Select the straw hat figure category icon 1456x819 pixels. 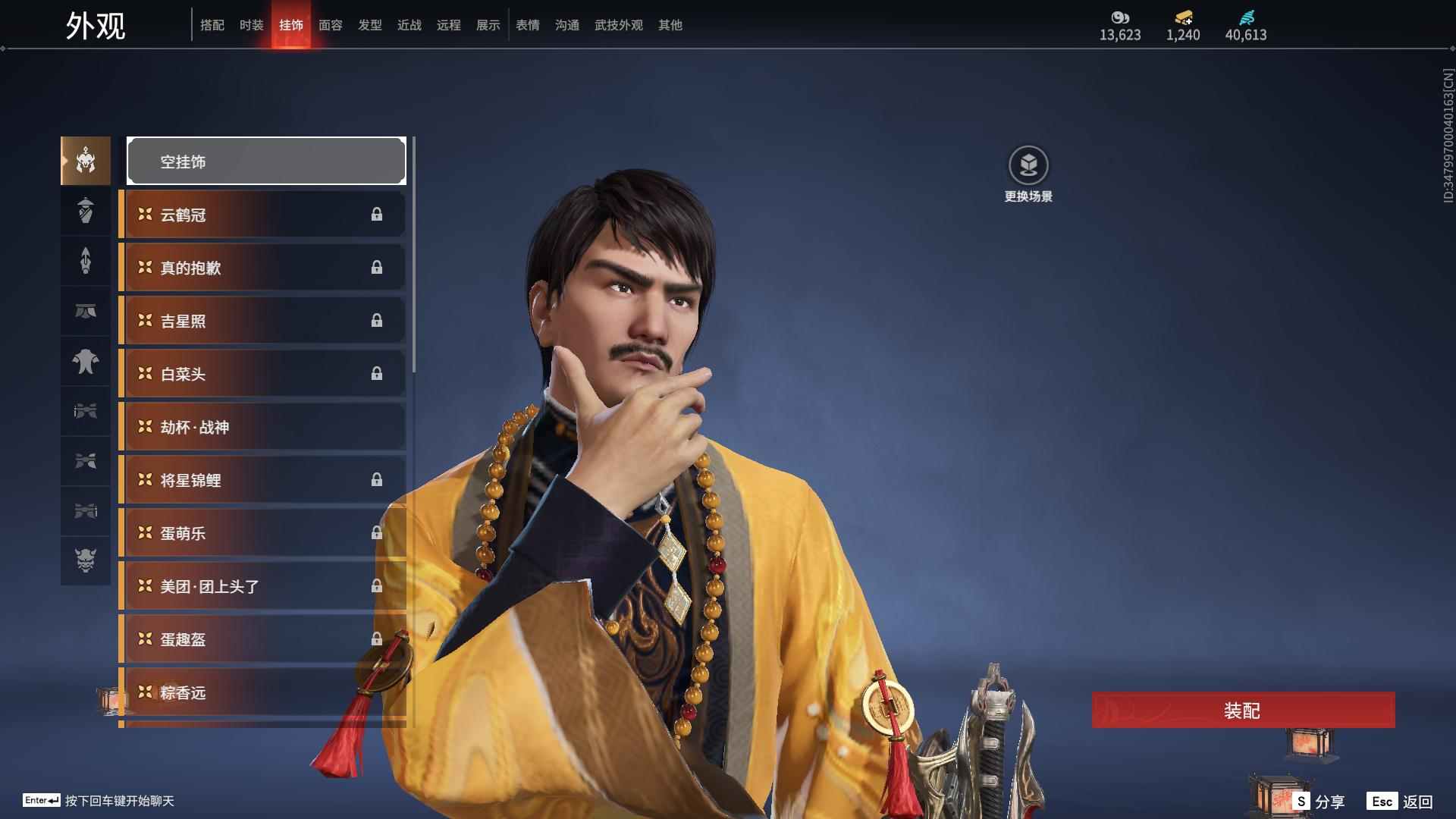point(86,211)
